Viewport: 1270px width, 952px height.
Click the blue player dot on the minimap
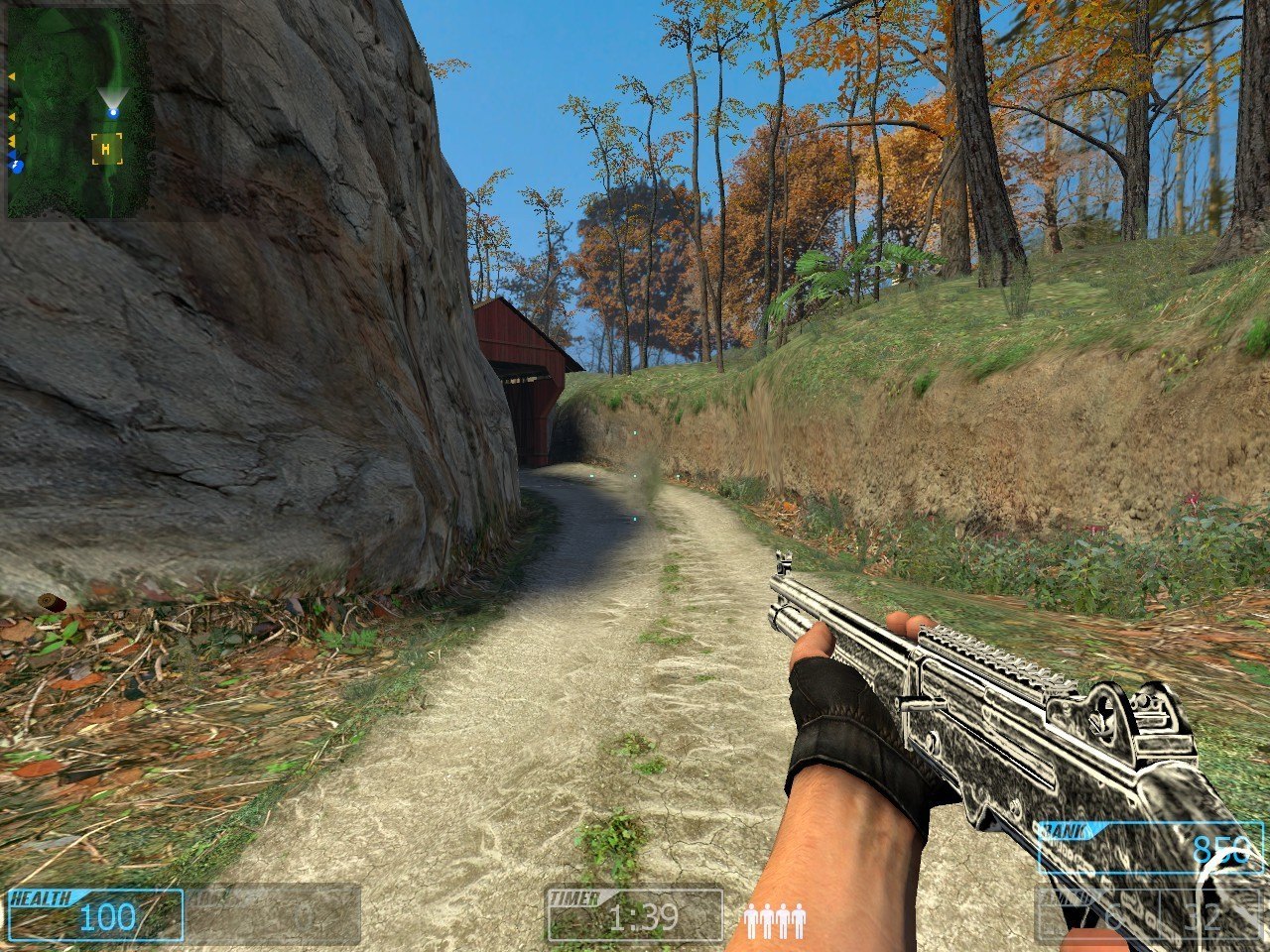pos(113,112)
